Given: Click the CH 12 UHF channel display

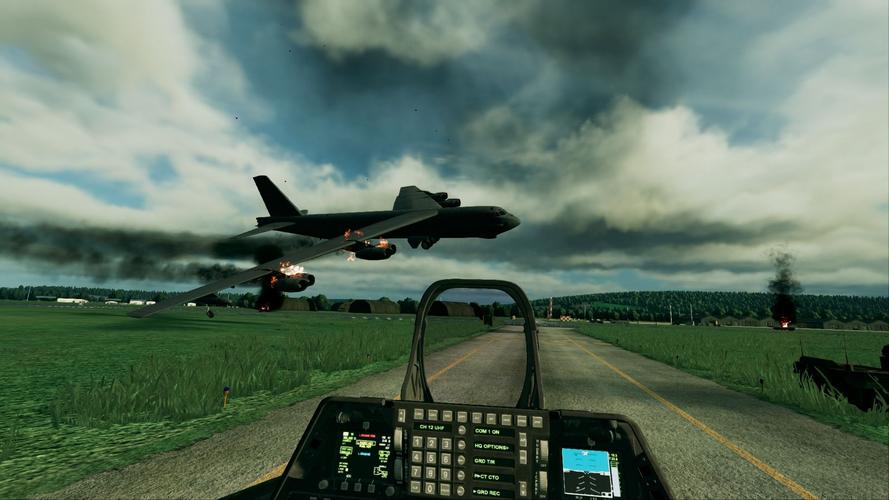Looking at the screenshot, I should [431, 428].
